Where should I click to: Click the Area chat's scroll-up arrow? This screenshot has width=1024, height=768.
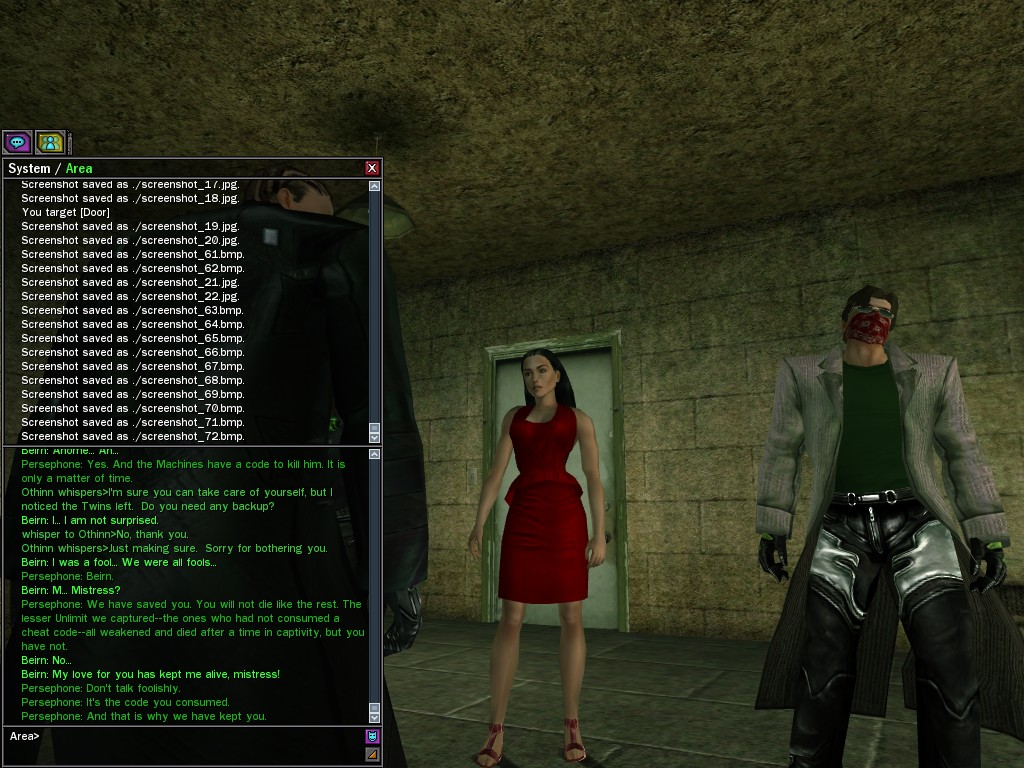tap(375, 454)
